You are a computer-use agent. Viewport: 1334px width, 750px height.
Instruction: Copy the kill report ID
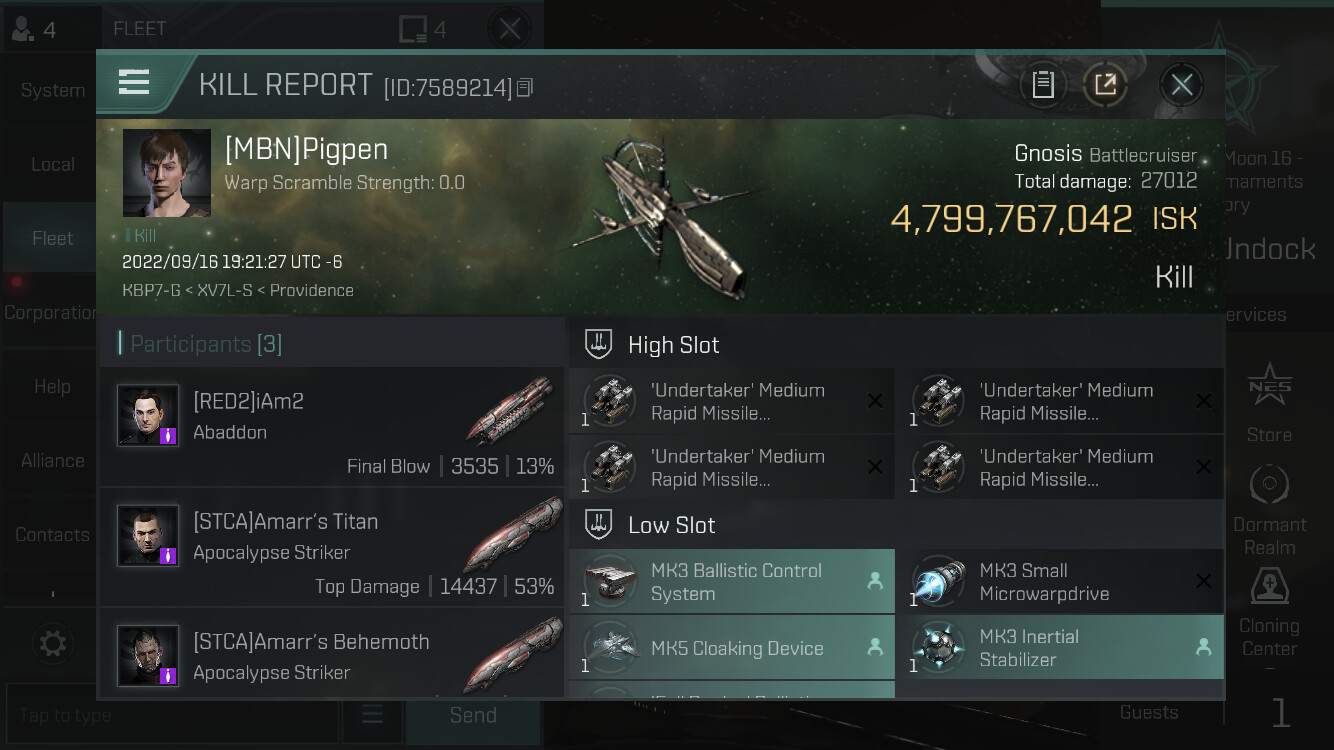click(x=525, y=88)
